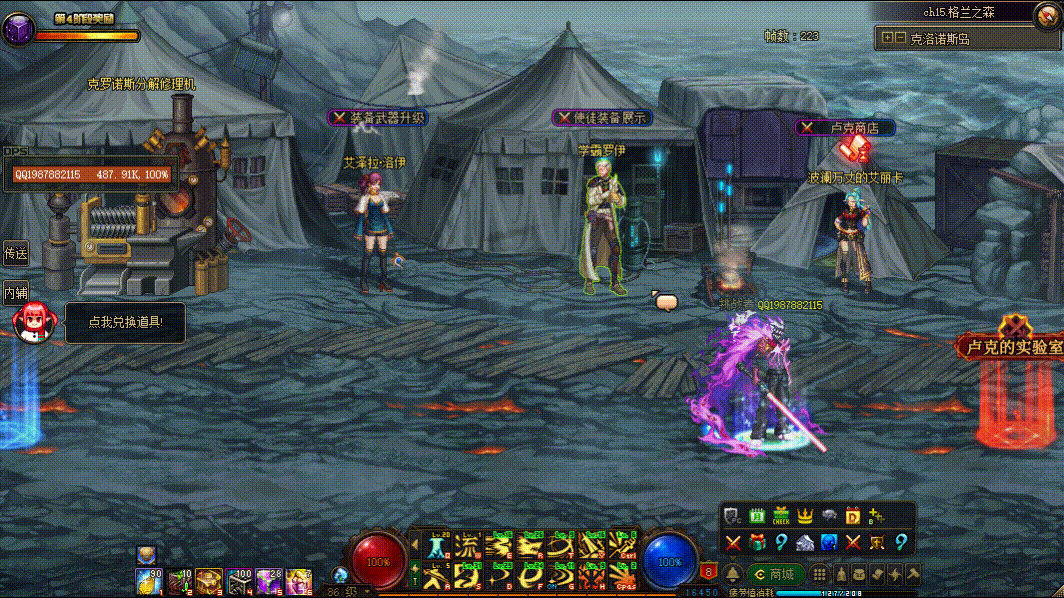Screen dimensions: 1064x598
Task: Click the green CHECK gift icon
Action: pyautogui.click(x=781, y=516)
